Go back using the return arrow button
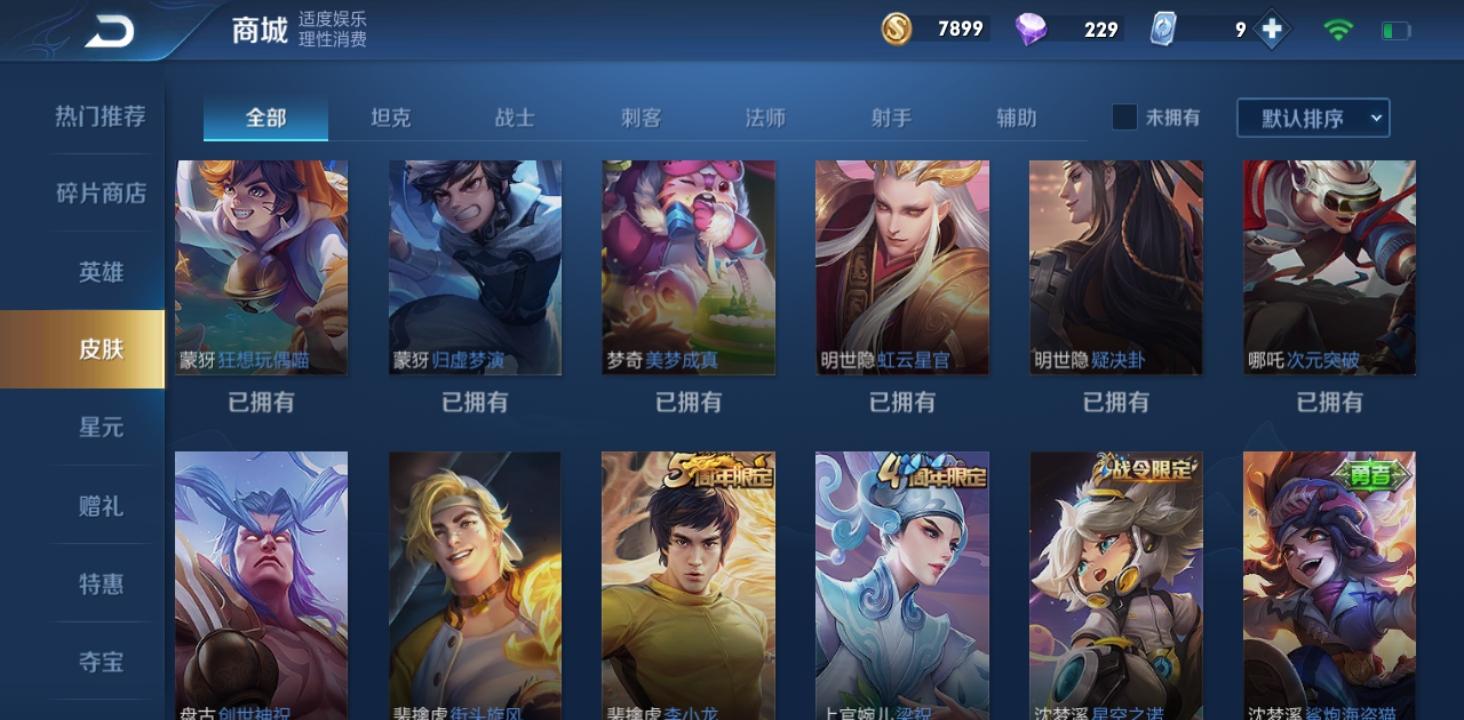Viewport: 1464px width, 720px height. click(x=109, y=32)
